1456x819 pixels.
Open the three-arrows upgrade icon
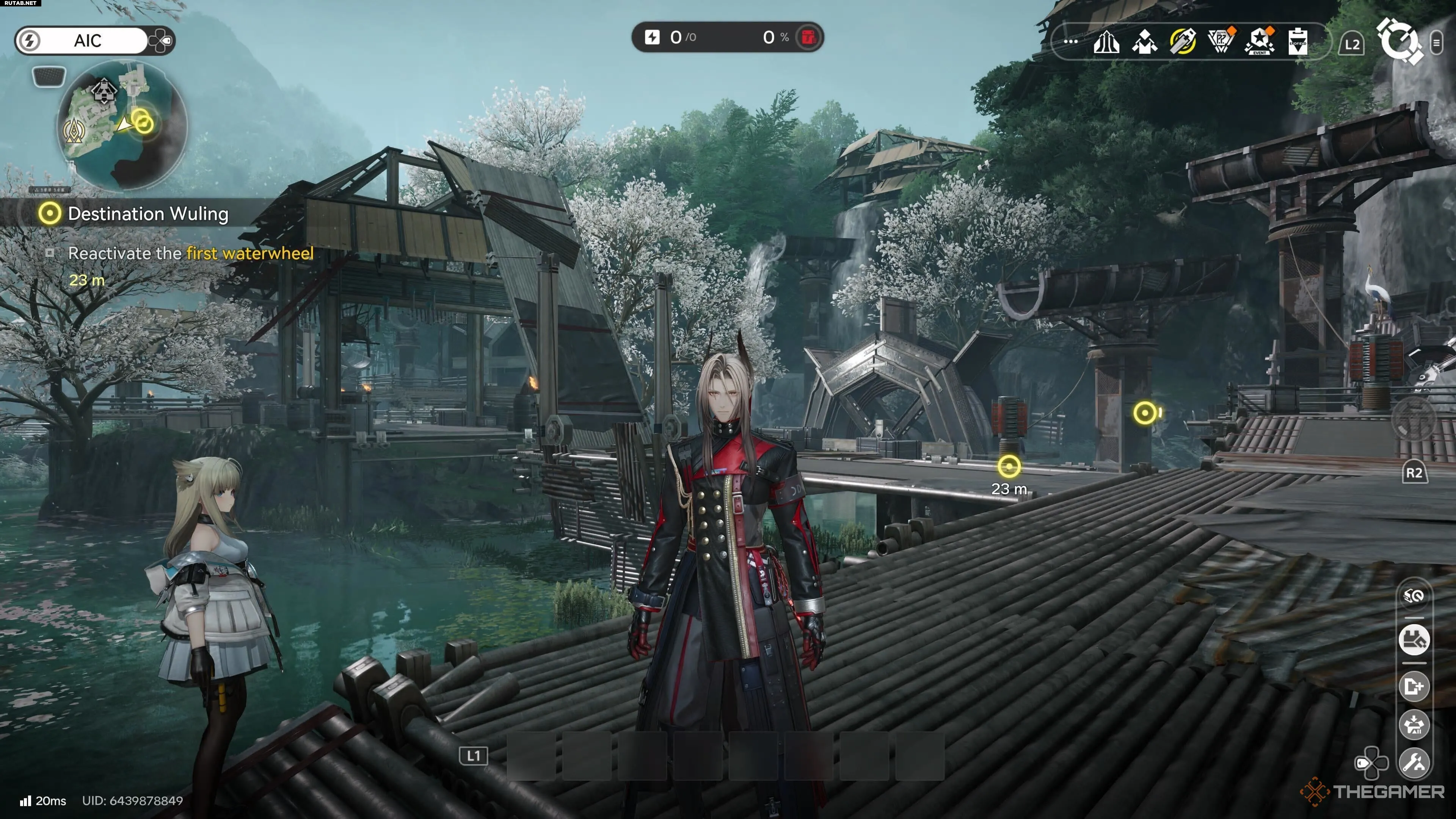pyautogui.click(x=1106, y=42)
